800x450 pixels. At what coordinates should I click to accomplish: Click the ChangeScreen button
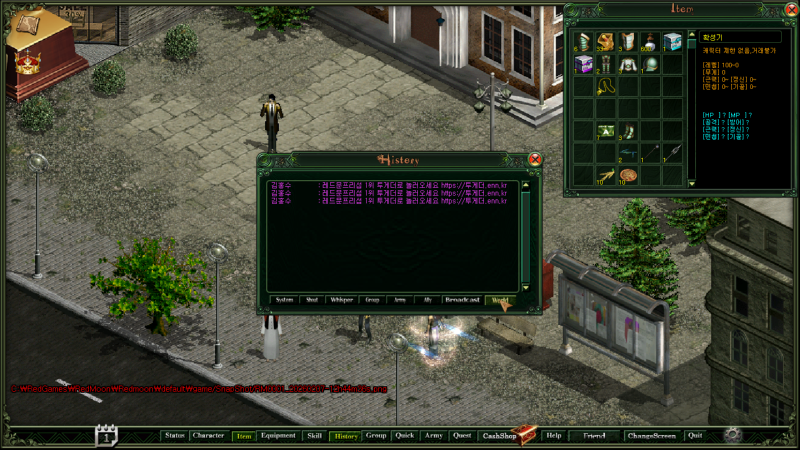pos(651,436)
